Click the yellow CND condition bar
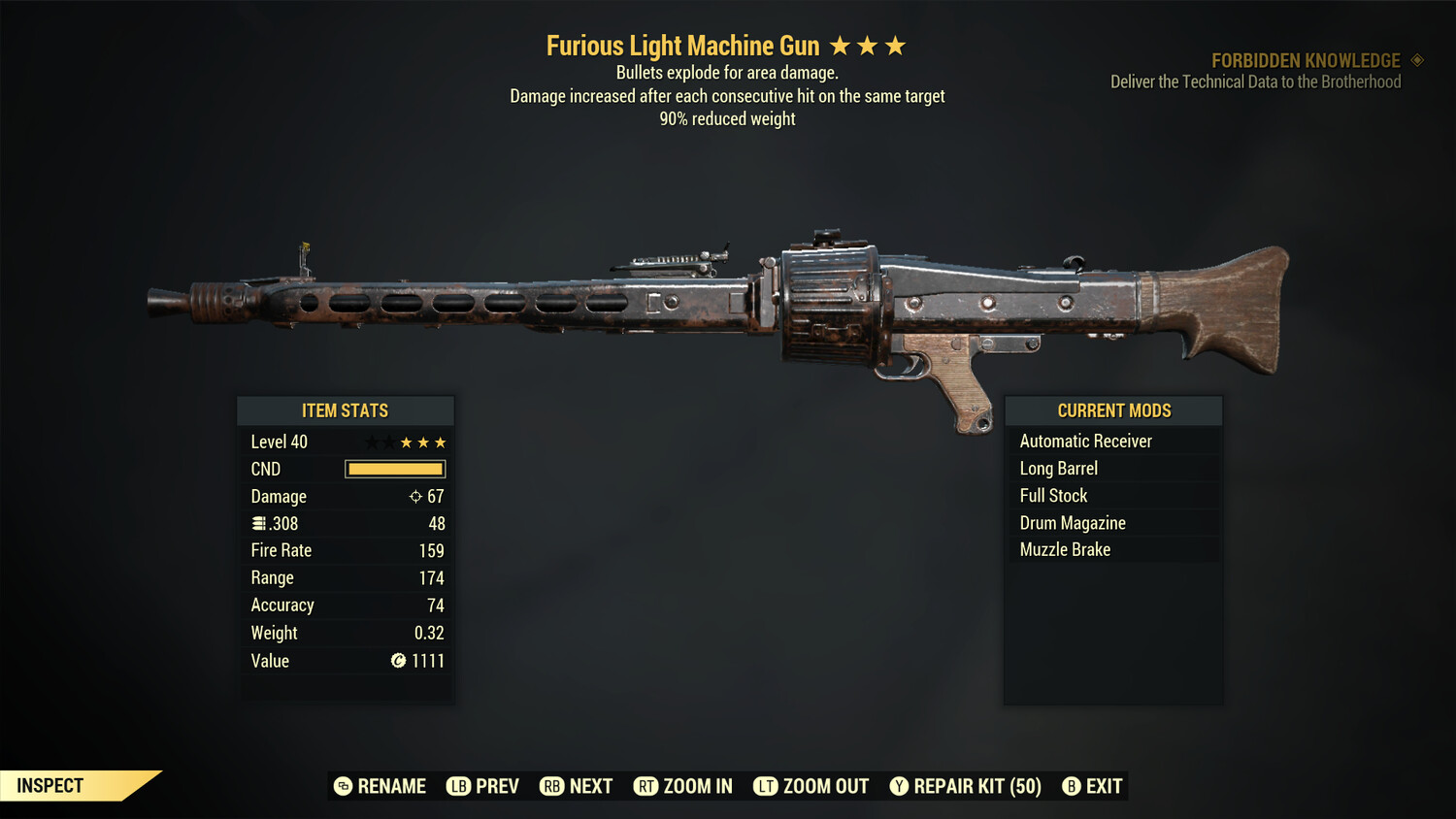The height and width of the screenshot is (819, 1456). point(394,469)
